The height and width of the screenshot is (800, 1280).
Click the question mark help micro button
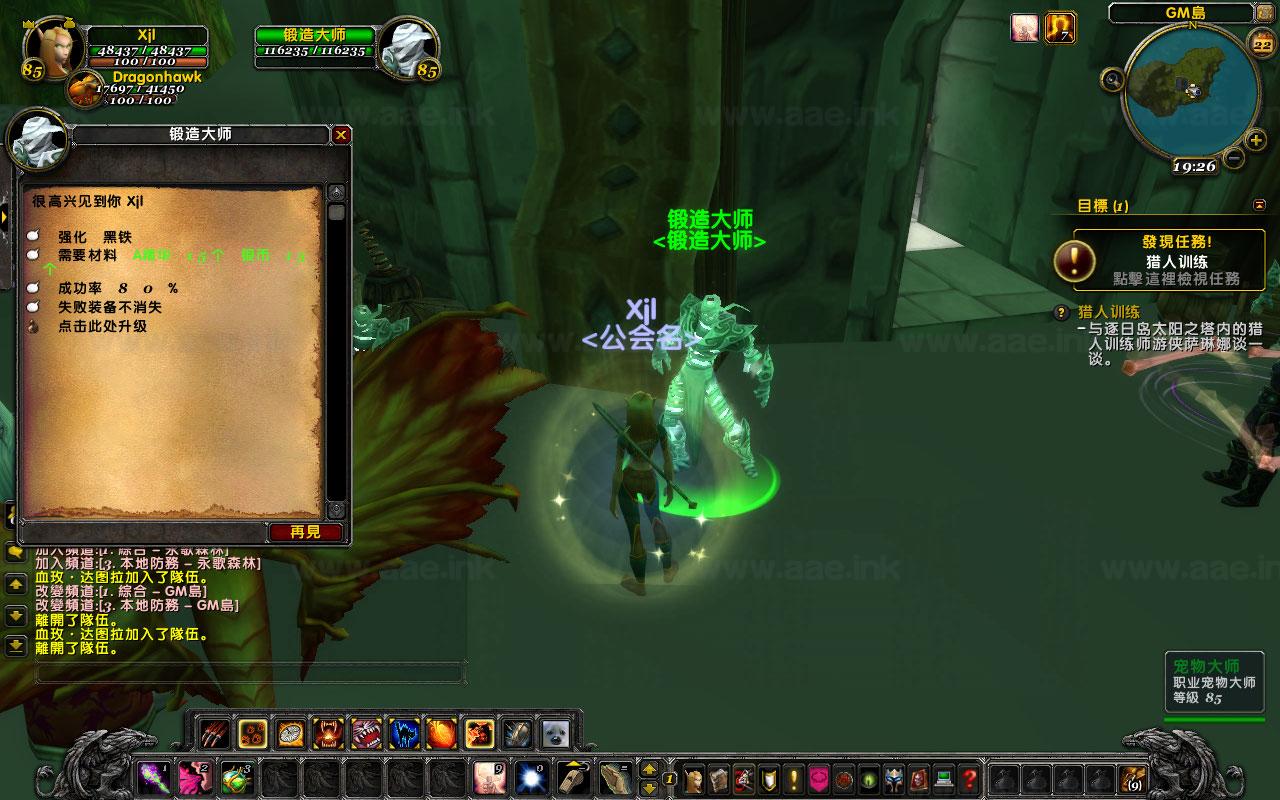tap(969, 778)
